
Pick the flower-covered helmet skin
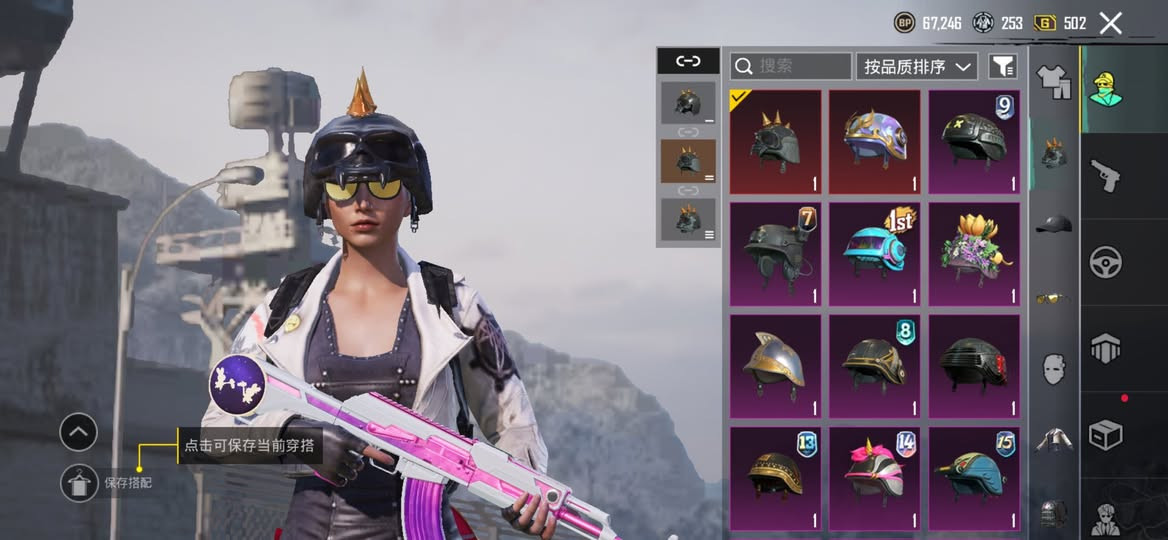pos(974,253)
